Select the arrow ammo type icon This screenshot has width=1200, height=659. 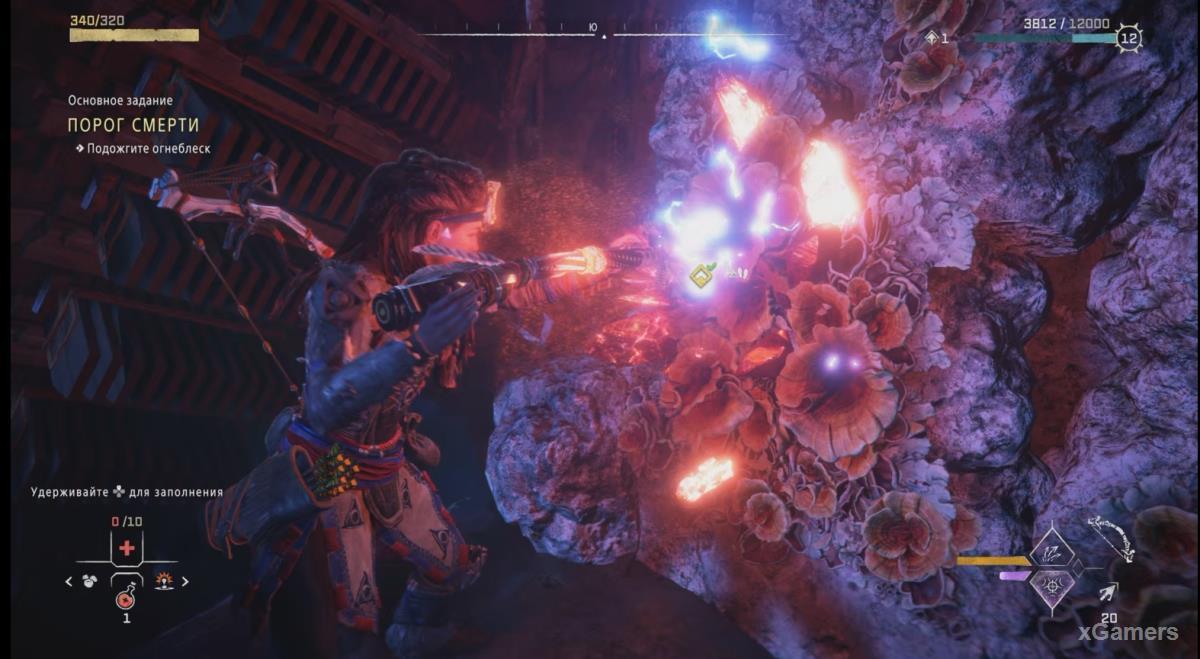point(1108,594)
